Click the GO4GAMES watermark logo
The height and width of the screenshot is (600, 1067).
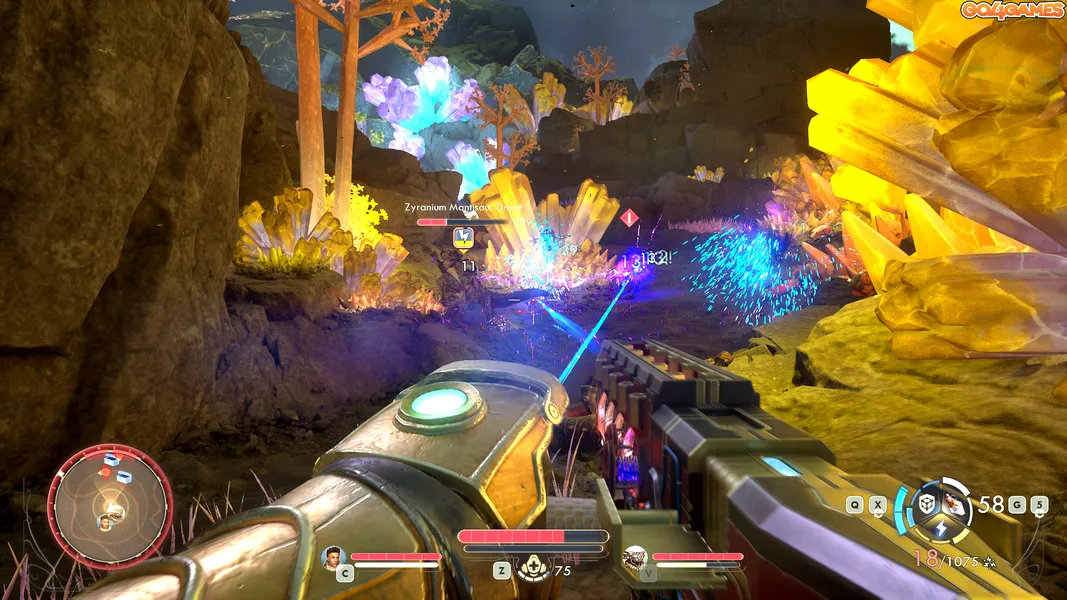(1011, 11)
